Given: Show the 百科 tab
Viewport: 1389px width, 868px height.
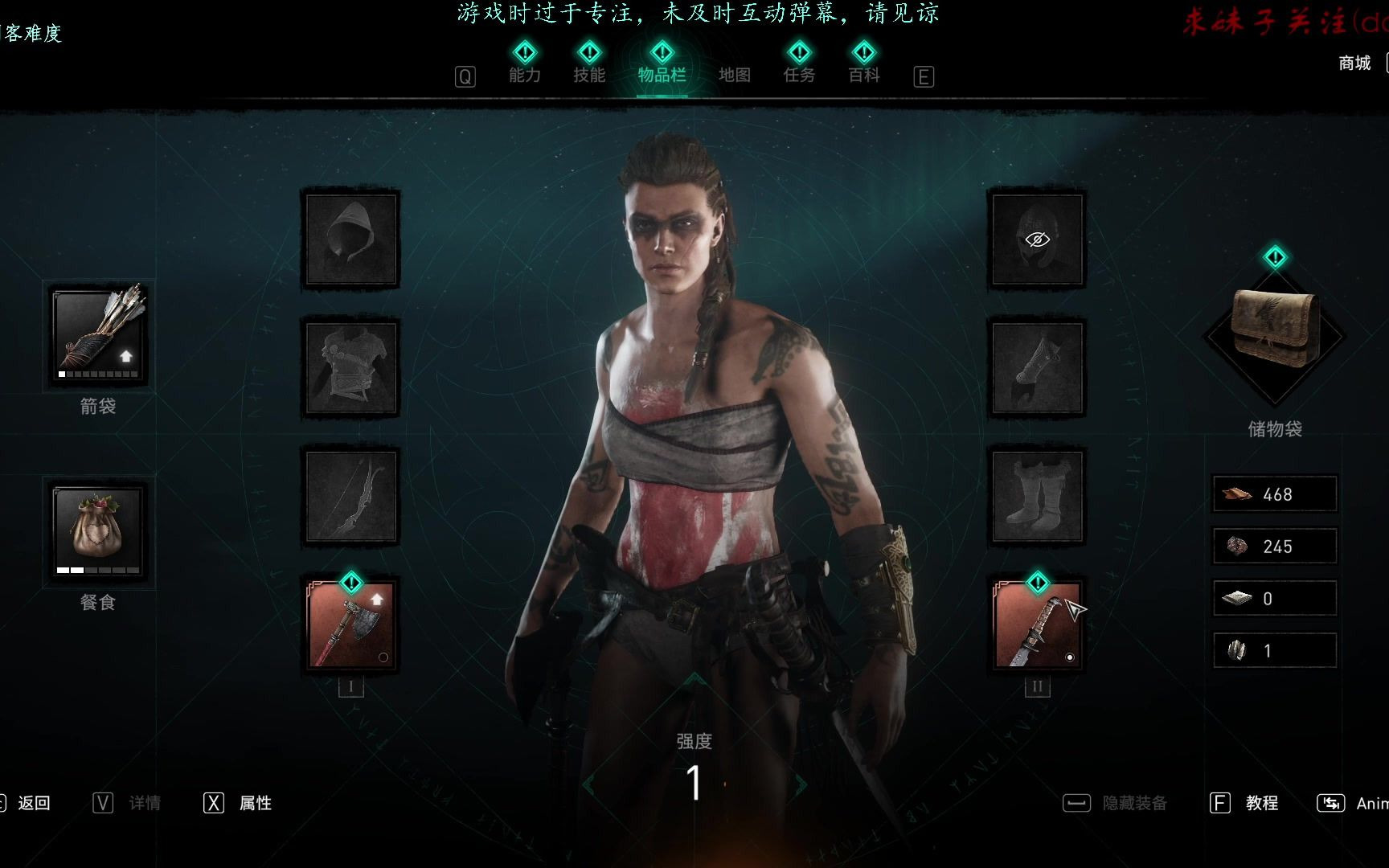Looking at the screenshot, I should (864, 74).
